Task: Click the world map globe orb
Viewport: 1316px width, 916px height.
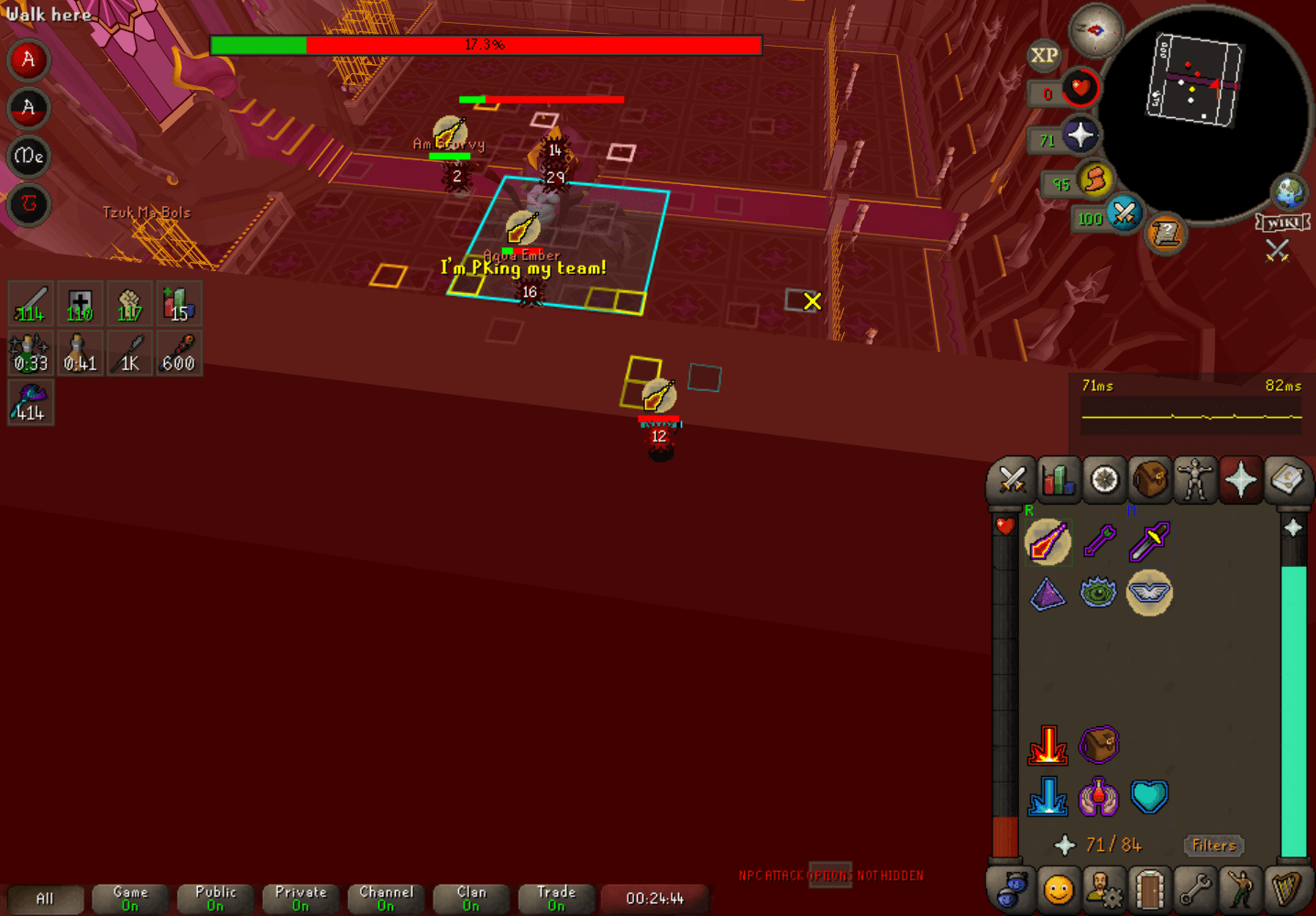Action: [x=1289, y=193]
